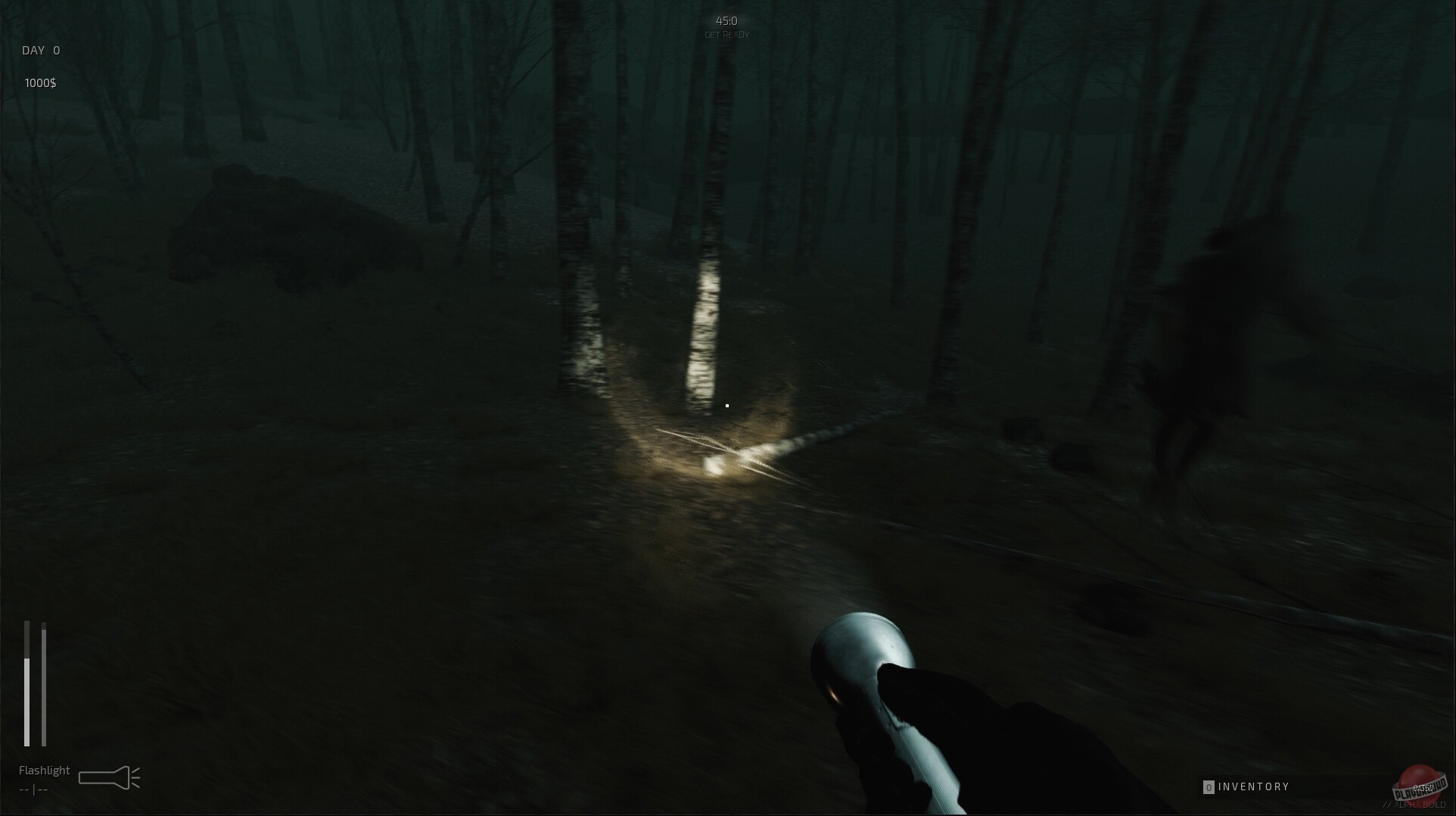Click the ALPHA BUILD label to expand details
The width and height of the screenshot is (1456, 816).
click(1415, 804)
